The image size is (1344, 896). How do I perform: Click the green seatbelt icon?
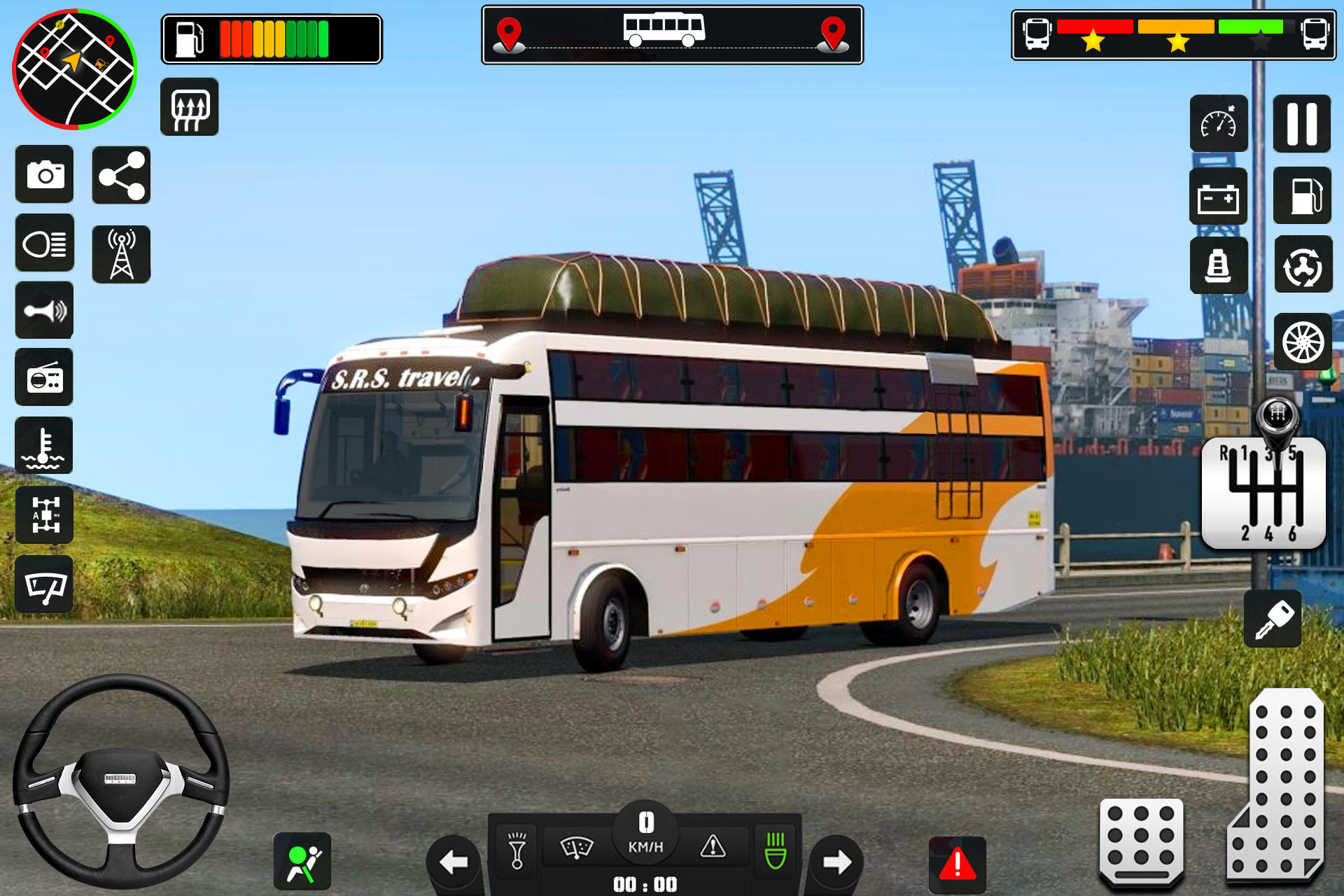302,862
